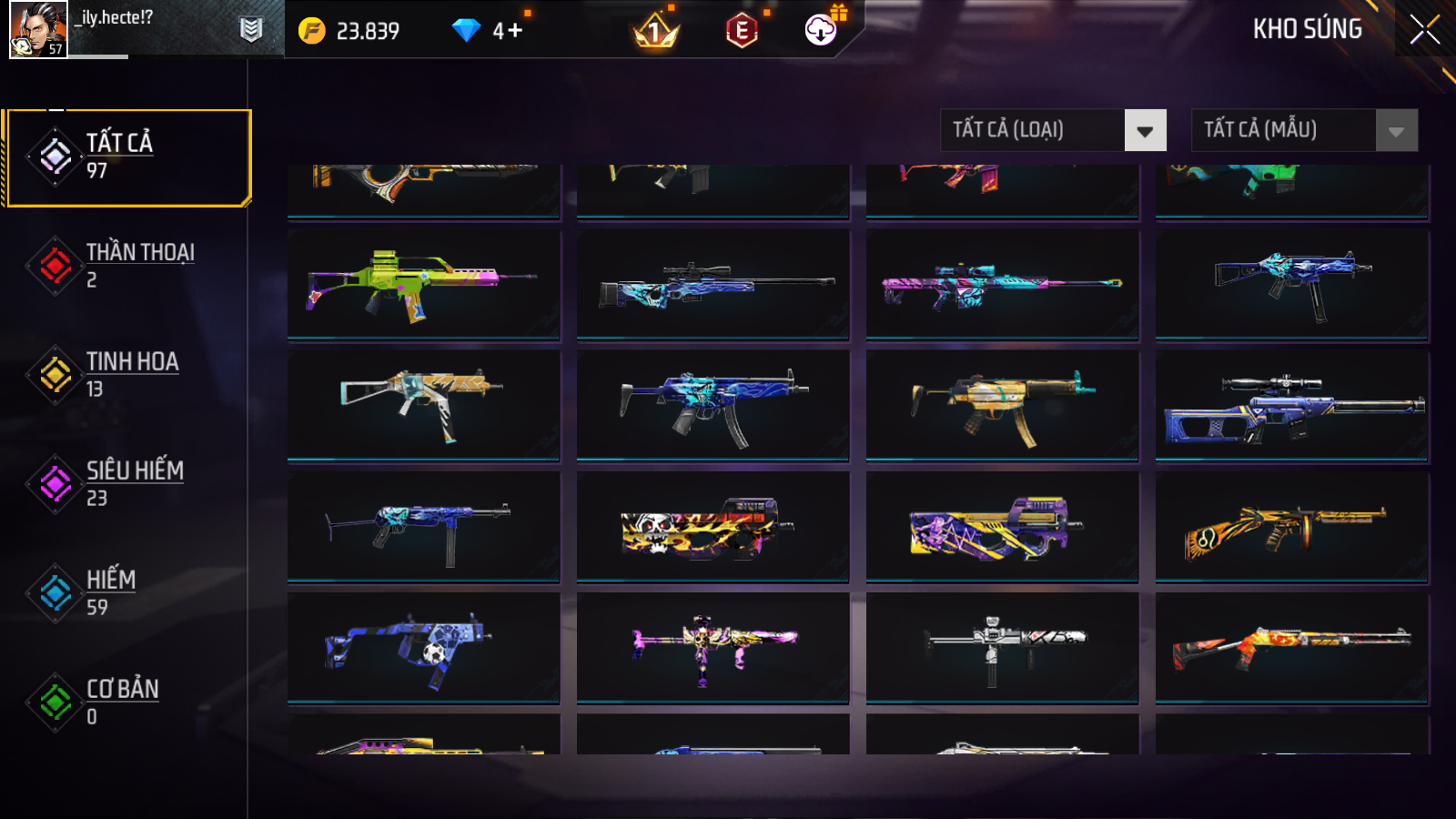Filter by the Hiếm rarity tab
Screen dimensions: 1456x819
[128, 592]
